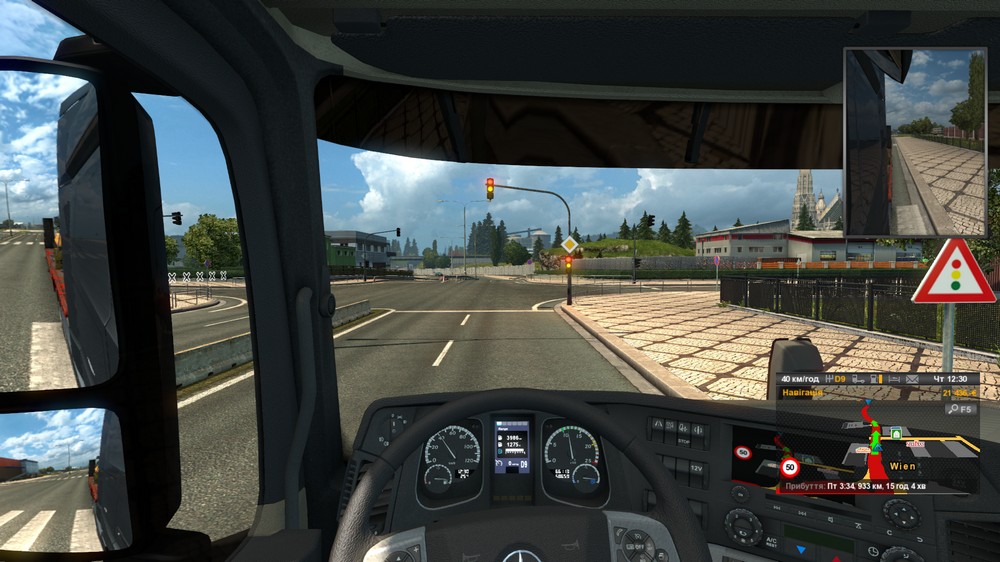Open the mail envelope icon
Image resolution: width=1000 pixels, height=562 pixels.
(x=912, y=379)
